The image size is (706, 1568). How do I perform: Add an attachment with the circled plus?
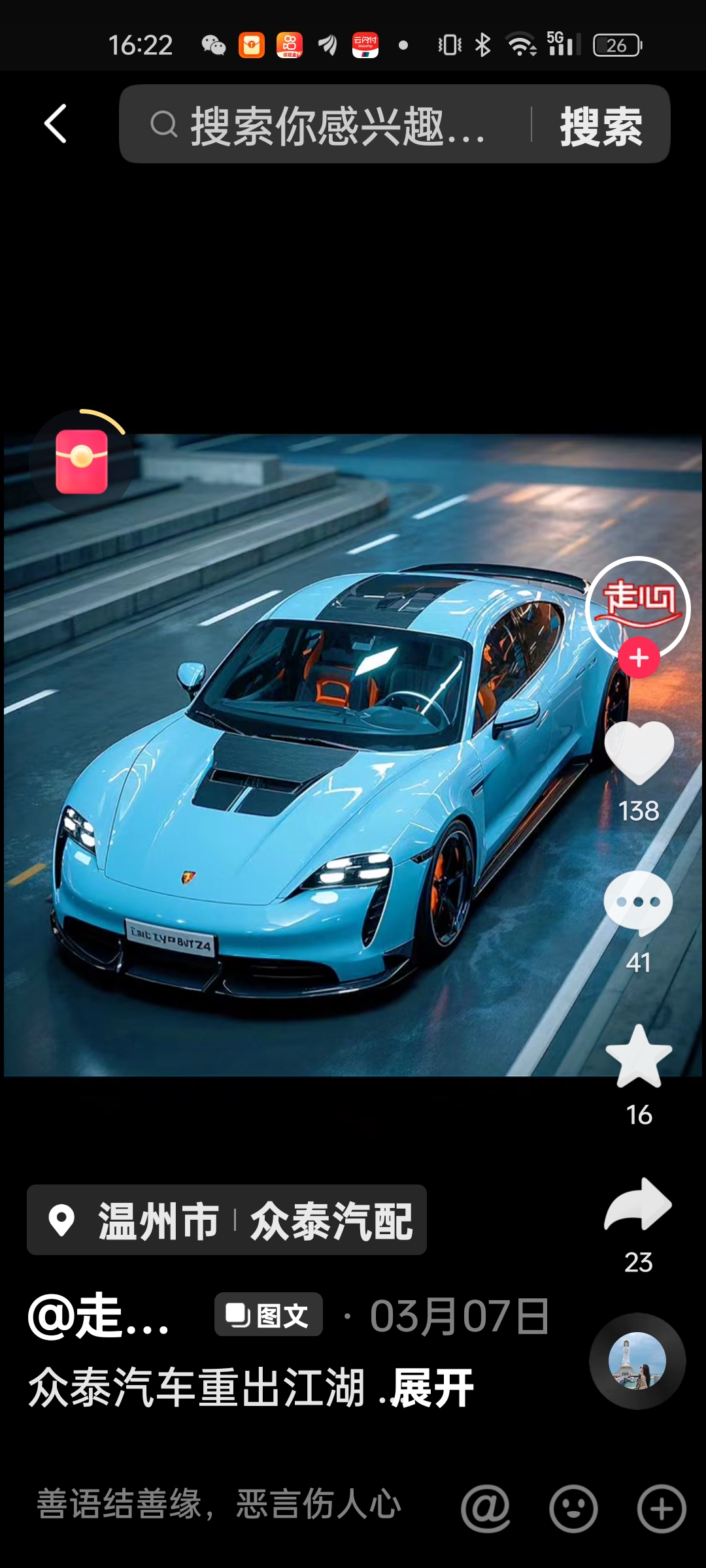(662, 1509)
